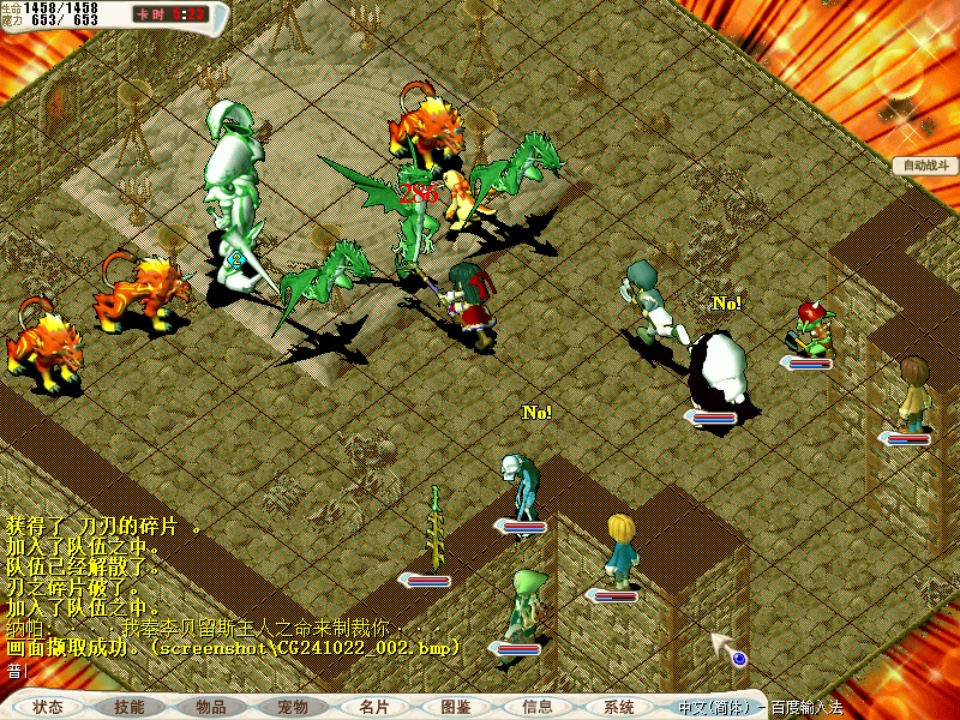Open the 技能 (Skills) menu
Image resolution: width=960 pixels, height=720 pixels.
pyautogui.click(x=129, y=706)
